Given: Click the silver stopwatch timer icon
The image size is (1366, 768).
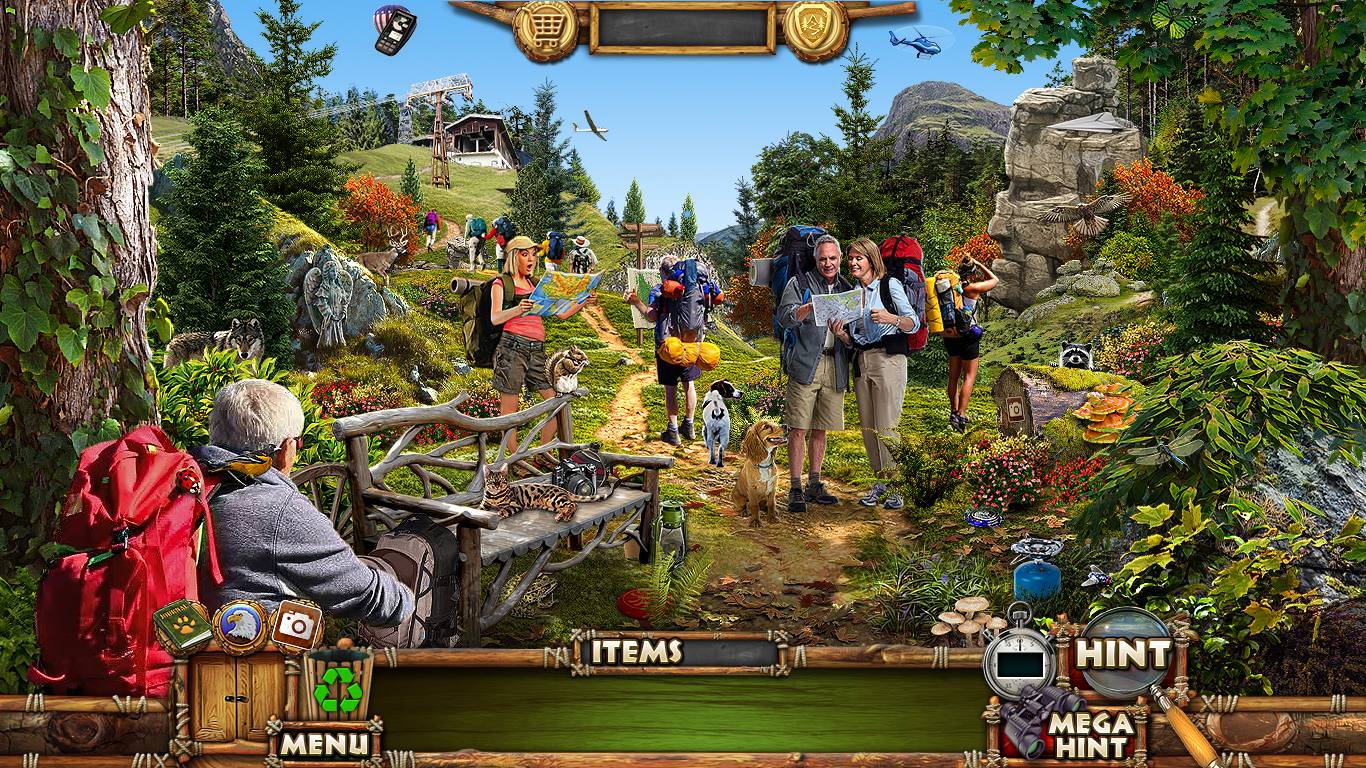Looking at the screenshot, I should [x=1019, y=655].
